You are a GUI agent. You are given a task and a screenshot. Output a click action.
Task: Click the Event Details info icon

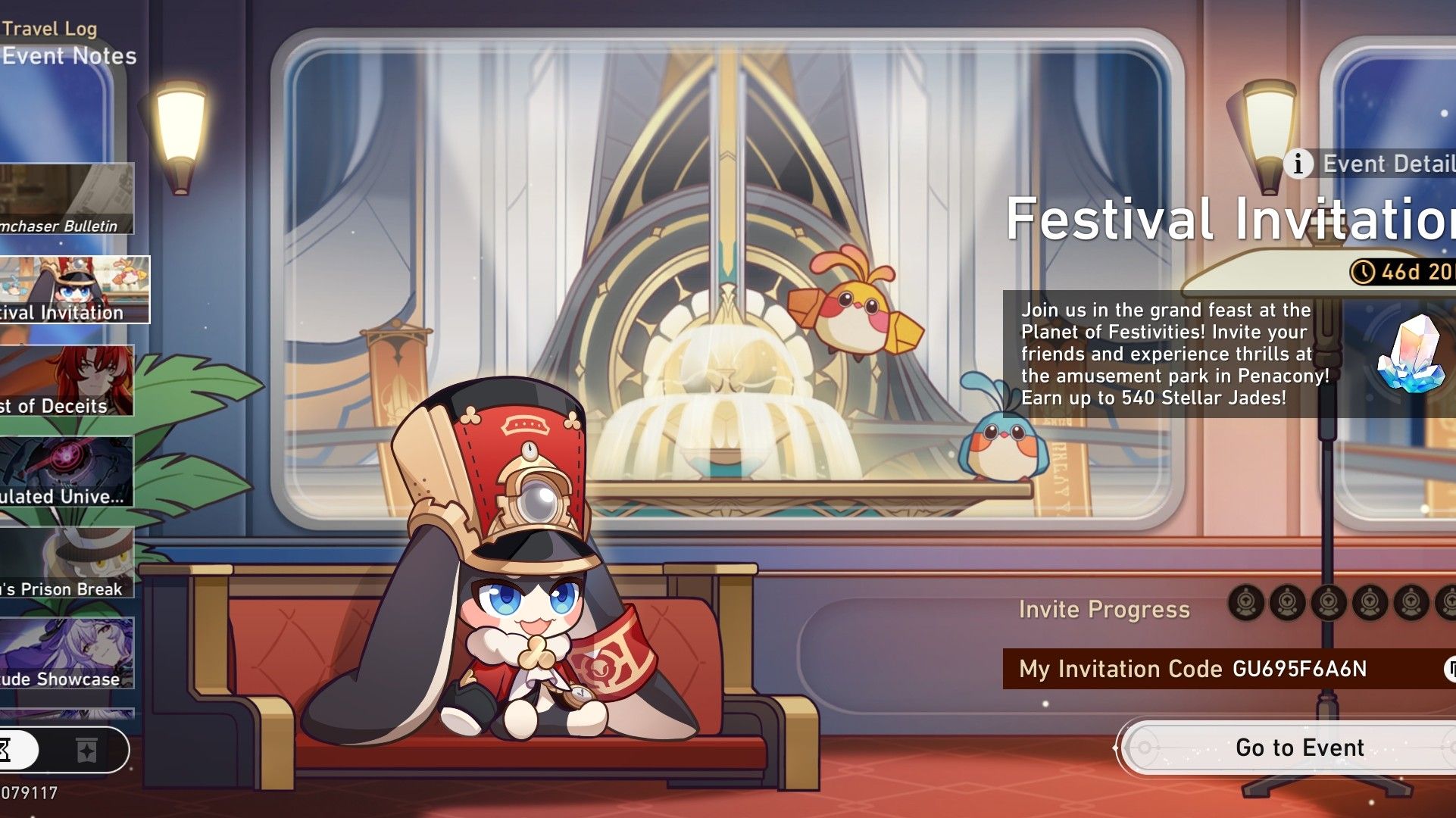(x=1297, y=163)
